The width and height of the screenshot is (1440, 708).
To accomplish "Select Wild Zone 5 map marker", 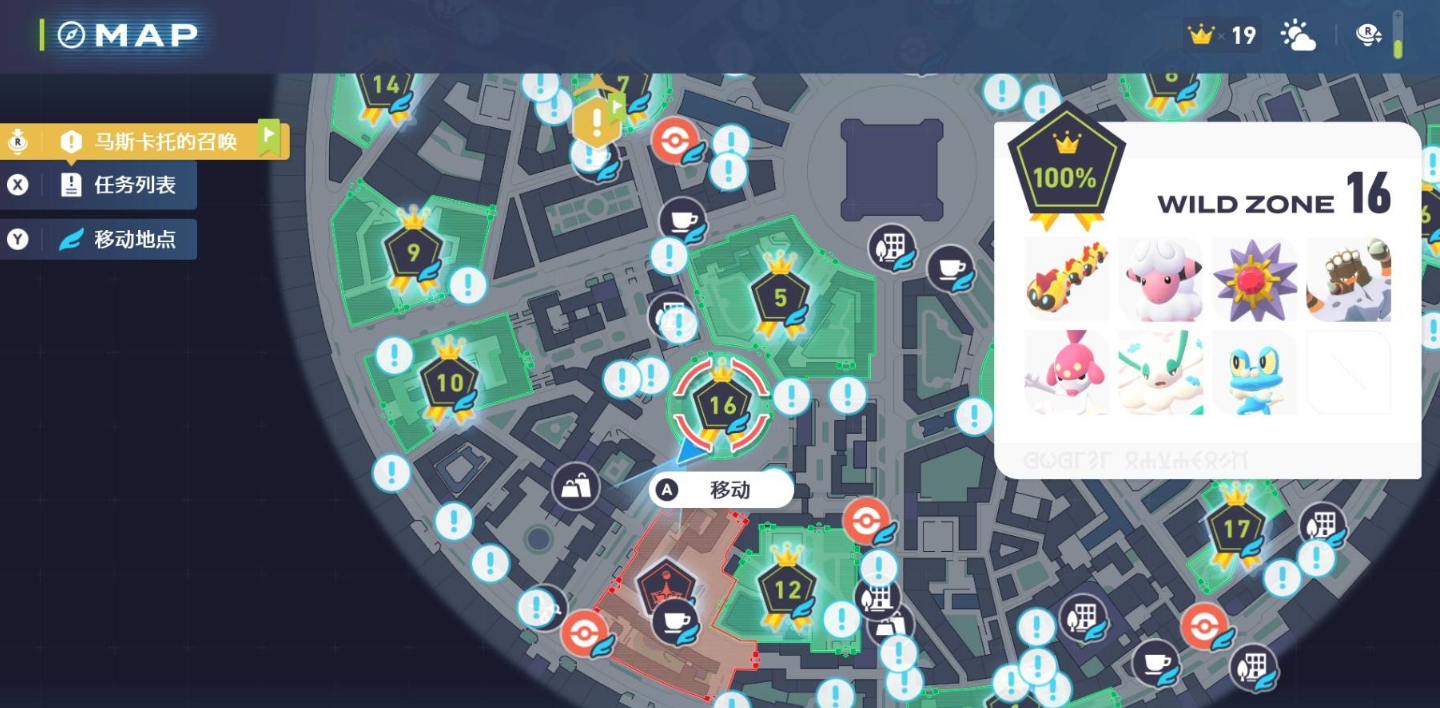I will pos(780,296).
